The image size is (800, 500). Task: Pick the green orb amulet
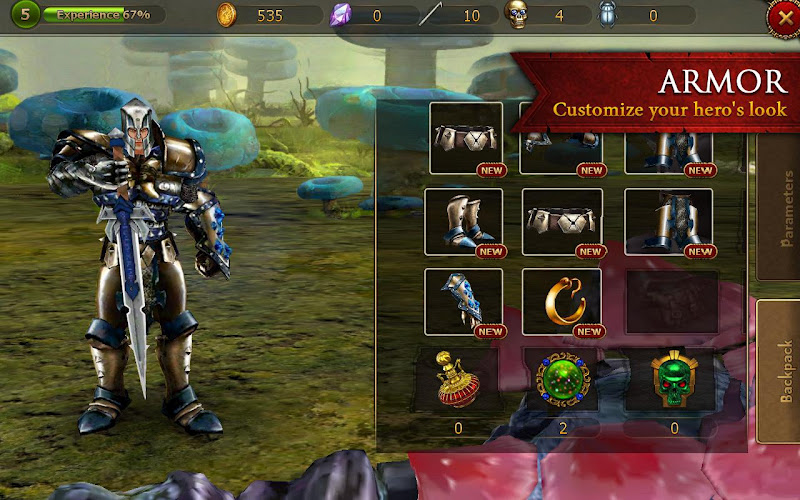(561, 380)
